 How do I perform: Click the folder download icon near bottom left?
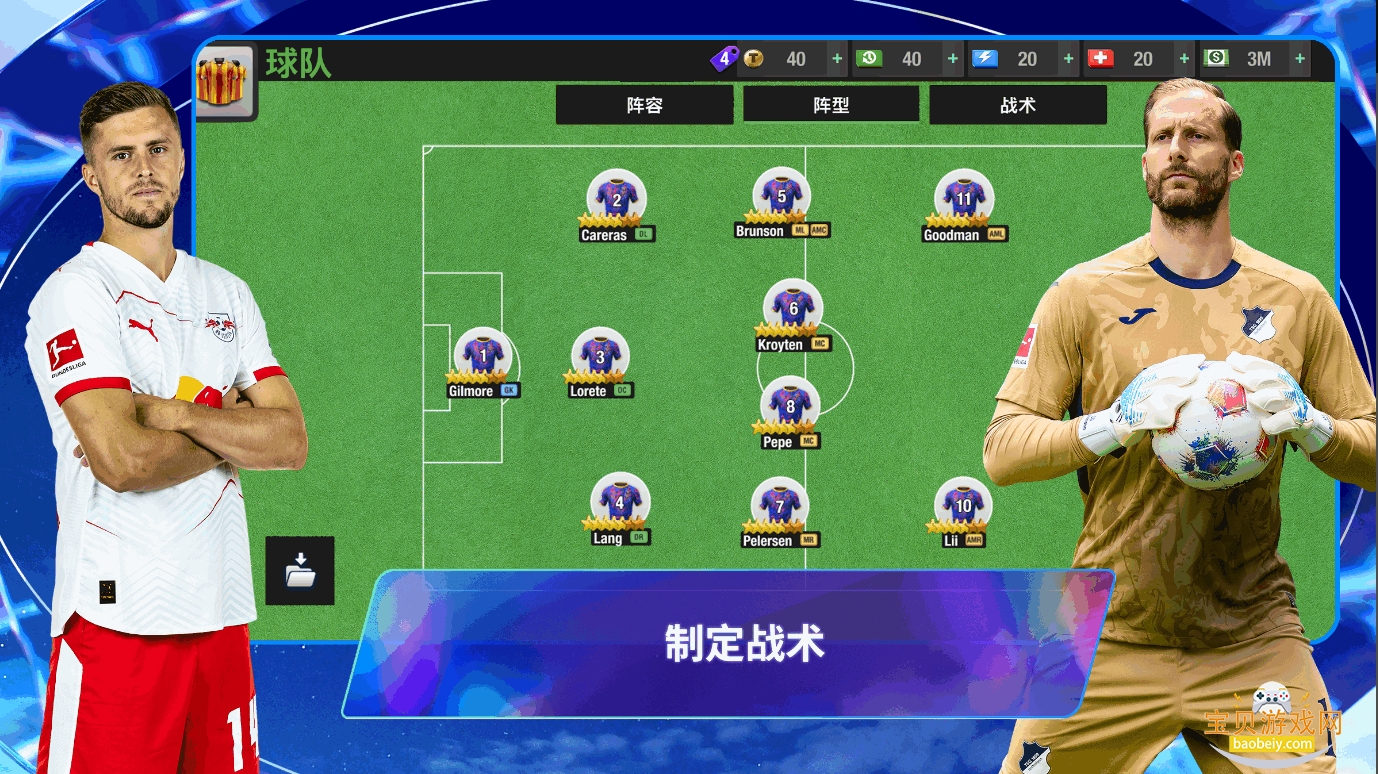[x=299, y=571]
